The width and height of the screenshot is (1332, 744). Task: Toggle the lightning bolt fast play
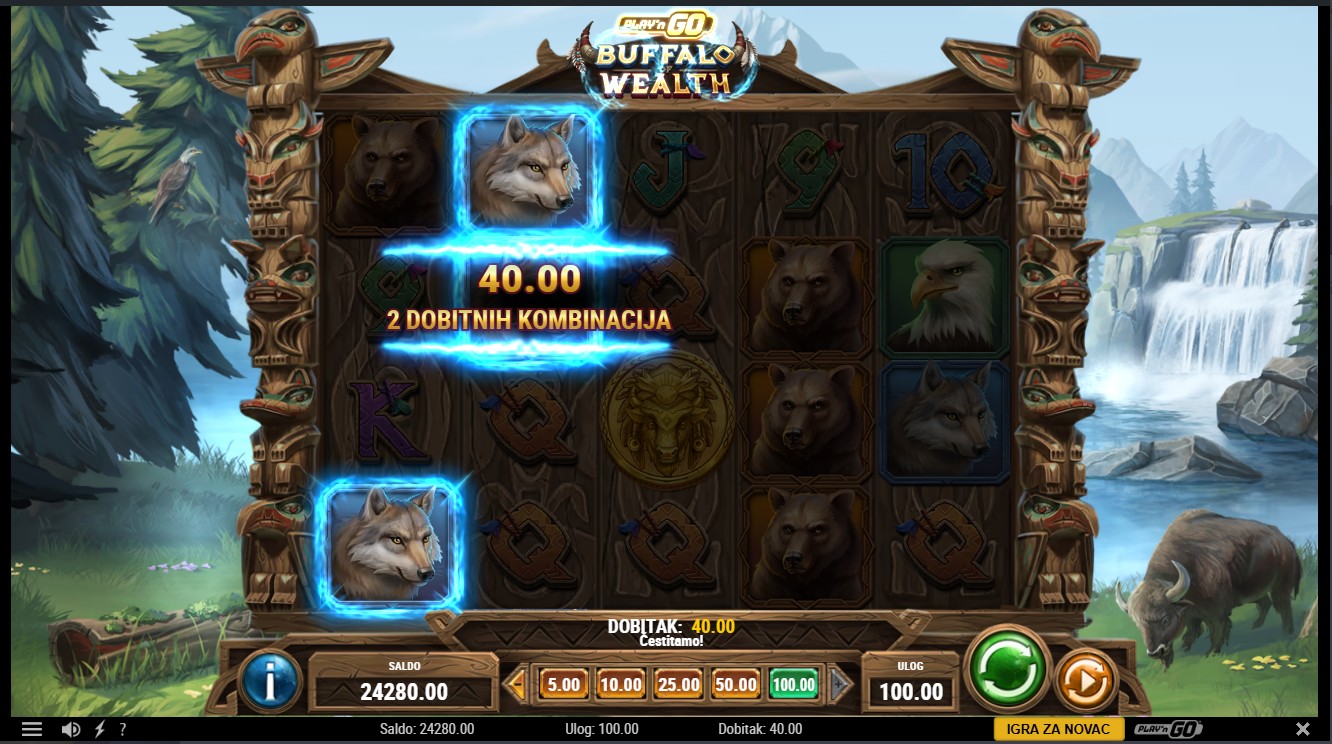point(99,729)
